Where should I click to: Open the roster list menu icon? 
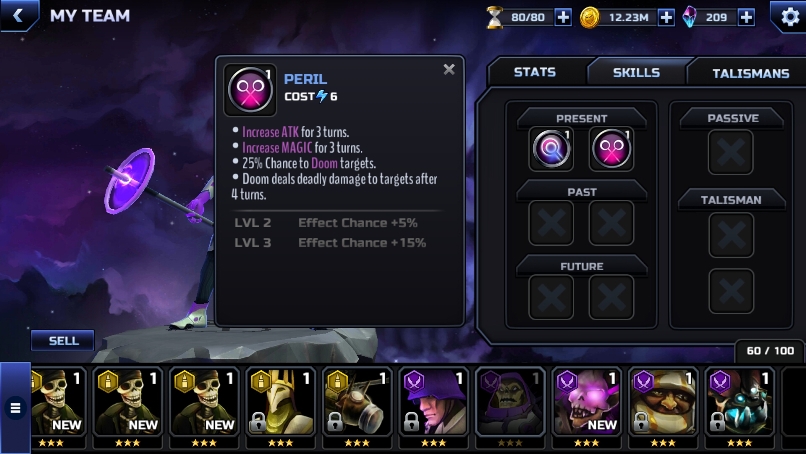[x=15, y=408]
